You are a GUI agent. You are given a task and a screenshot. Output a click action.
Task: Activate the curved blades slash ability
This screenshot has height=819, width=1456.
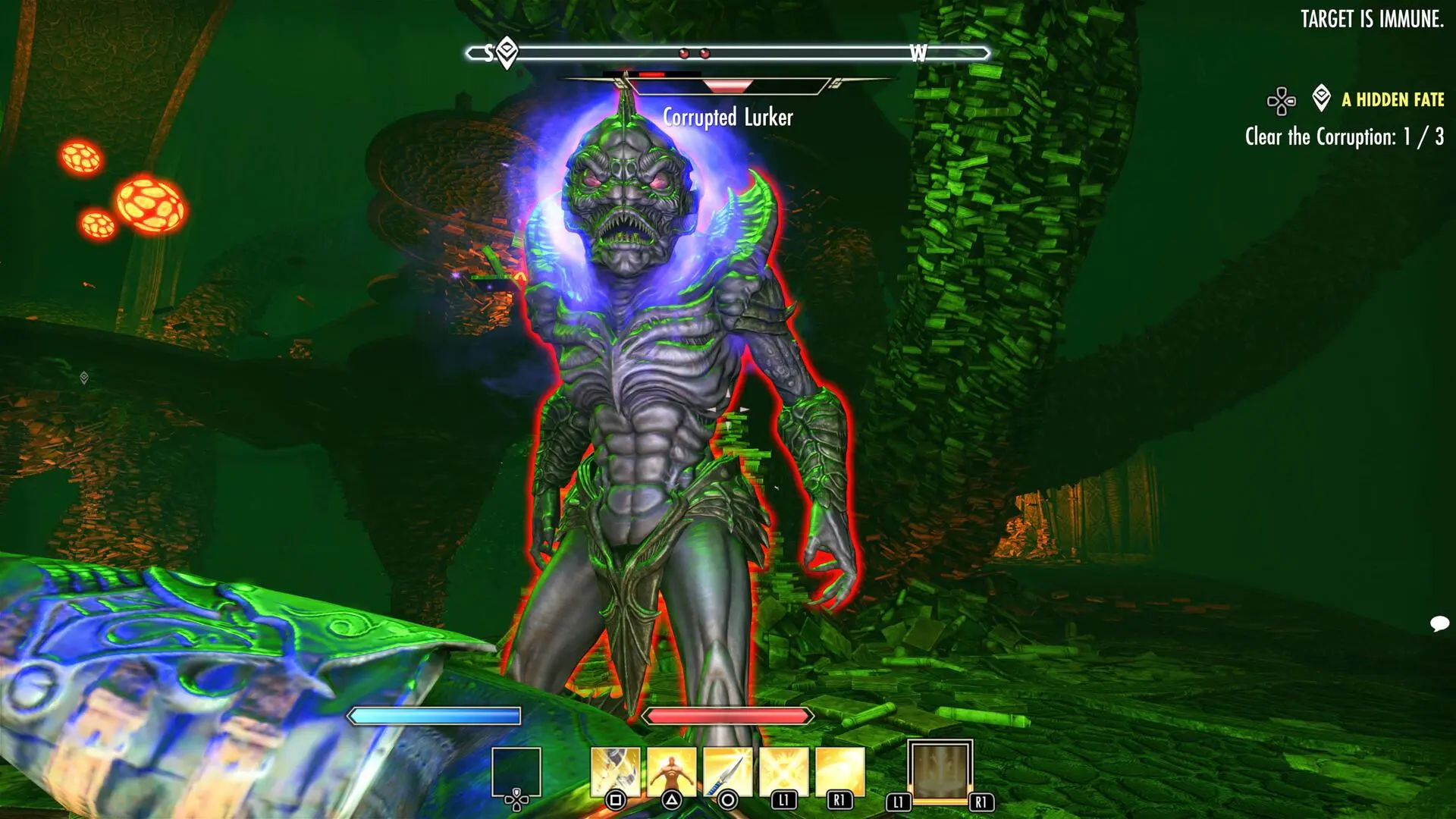click(615, 772)
